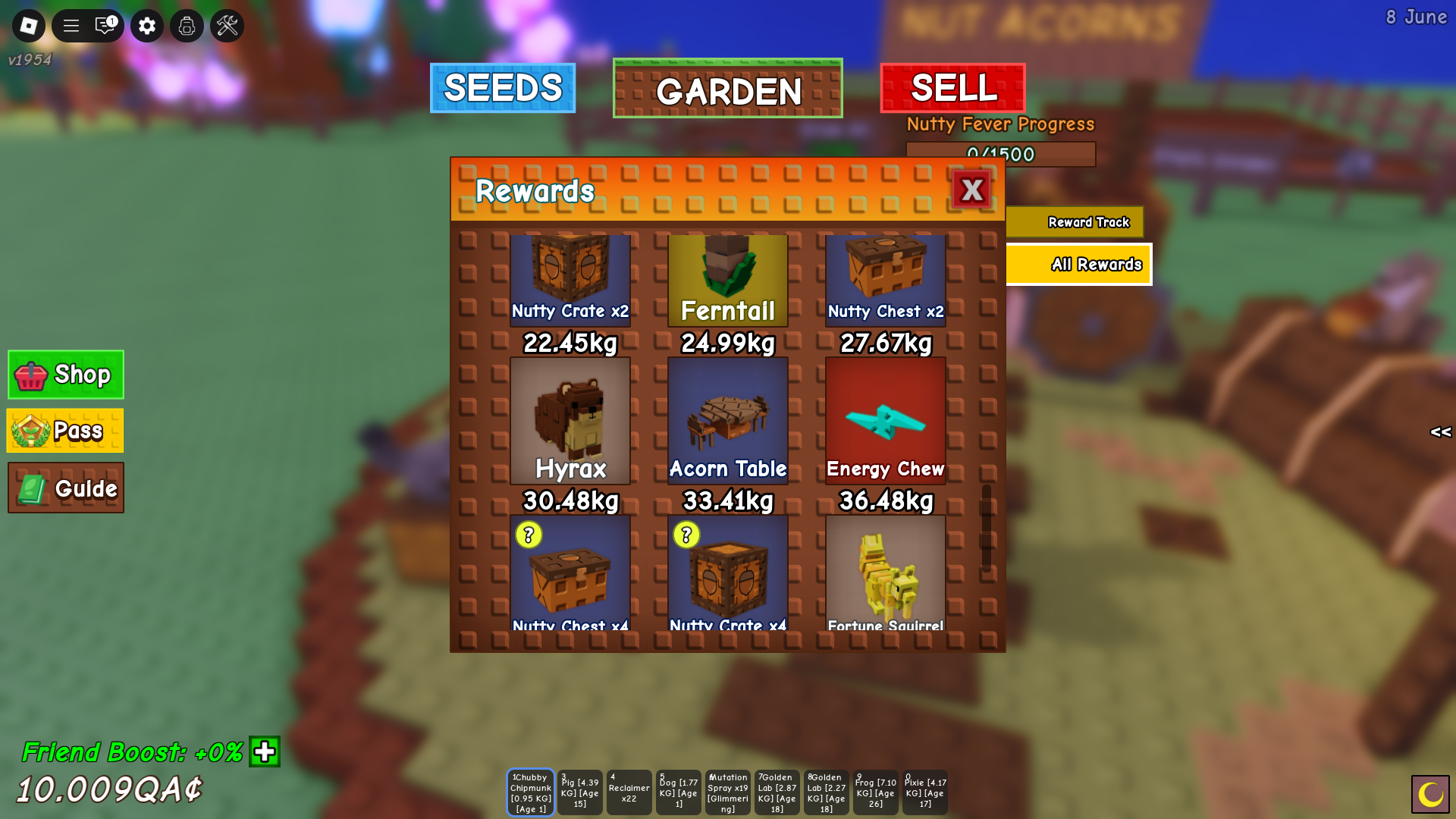
Task: Teleport with the SEEDS button
Action: [x=503, y=88]
